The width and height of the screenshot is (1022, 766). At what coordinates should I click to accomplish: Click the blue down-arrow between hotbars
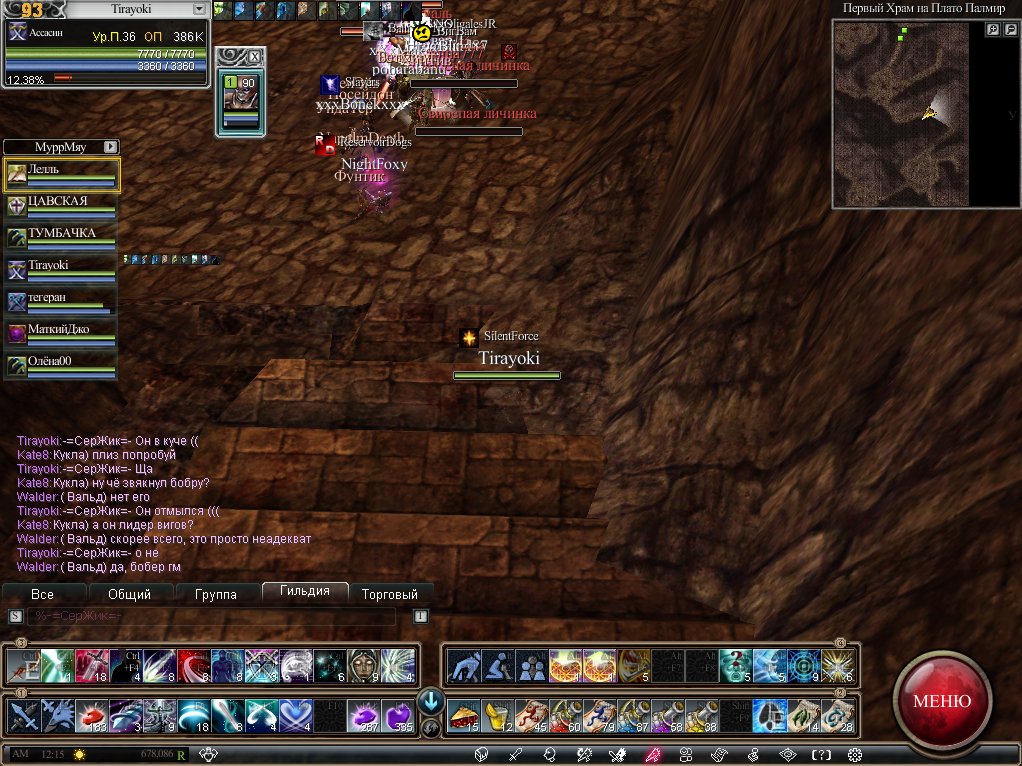430,699
